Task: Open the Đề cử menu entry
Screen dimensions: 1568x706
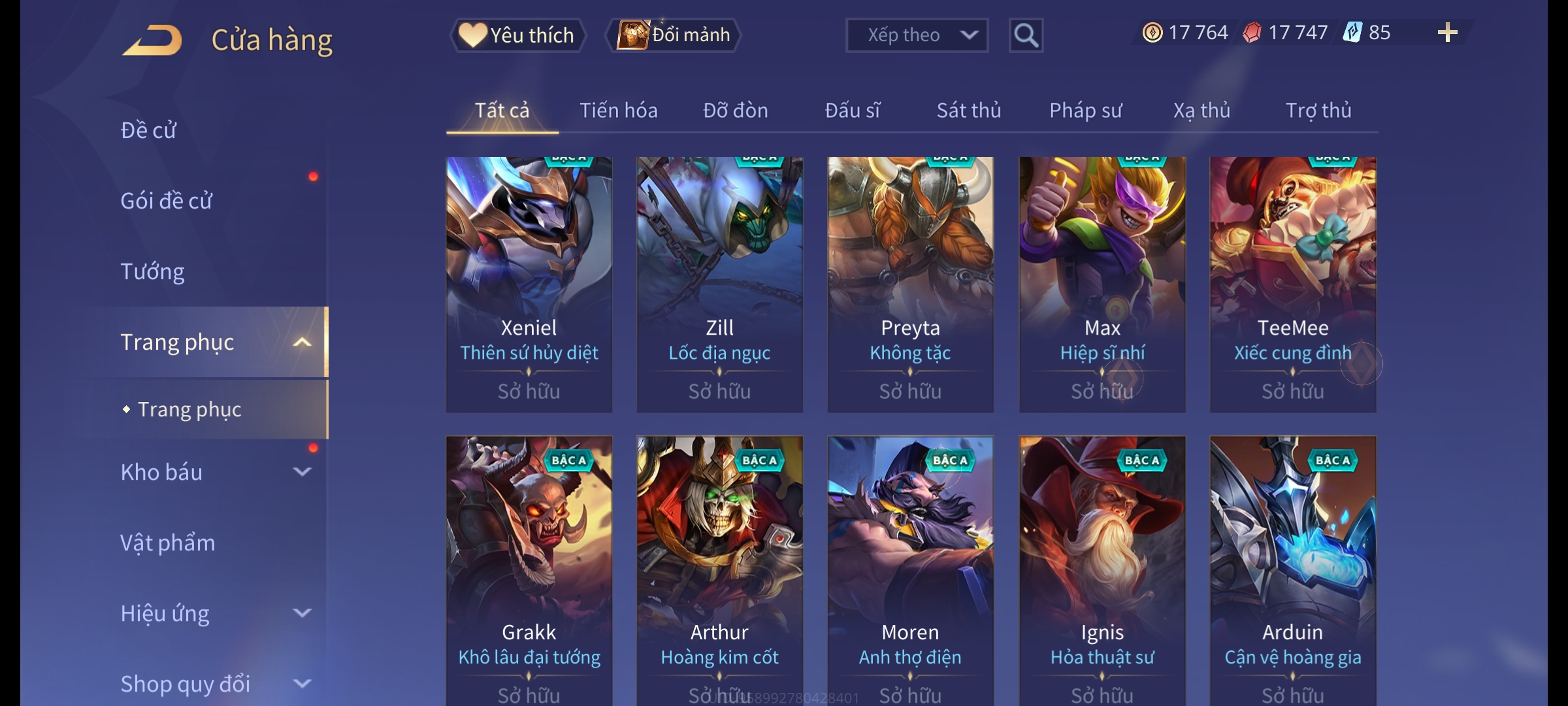Action: pyautogui.click(x=148, y=130)
